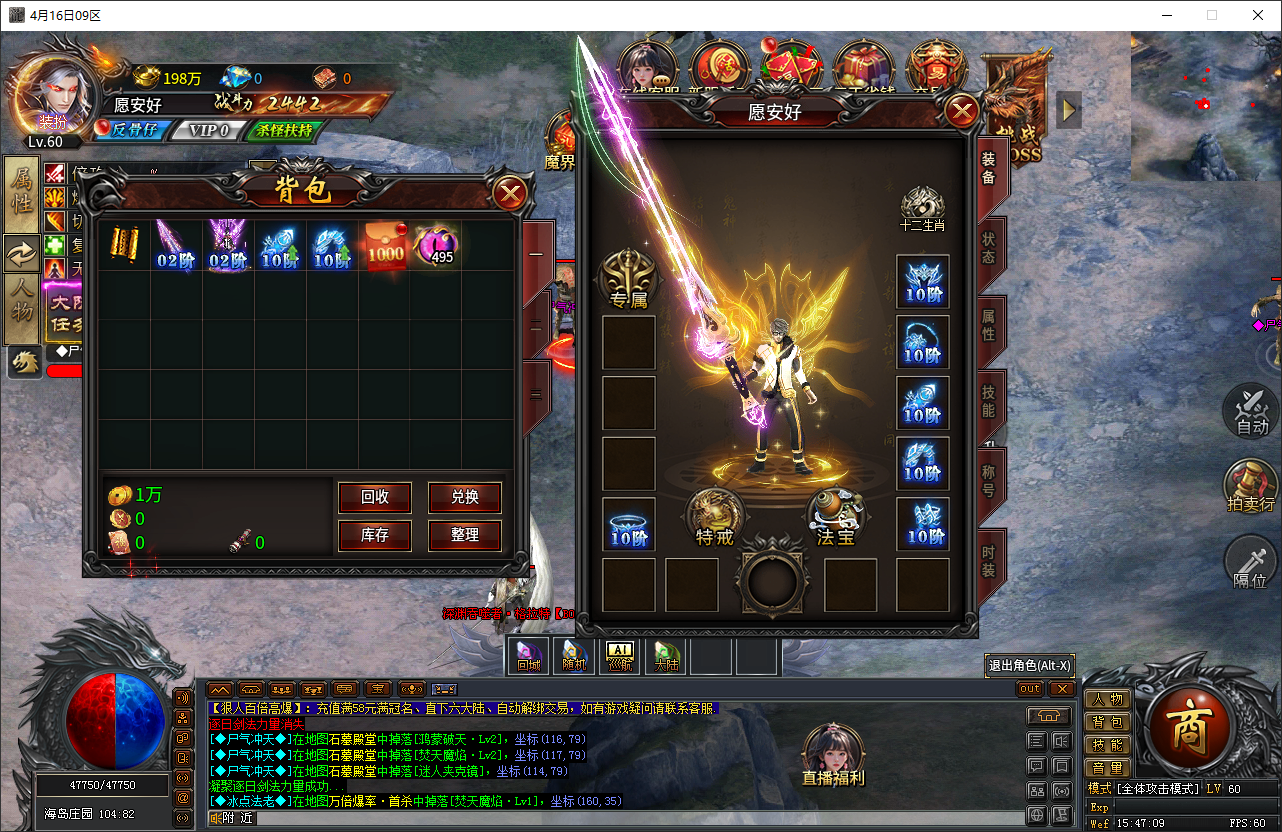1282x832 pixels.
Task: Close the 愿安好 character equipment panel
Action: (962, 111)
